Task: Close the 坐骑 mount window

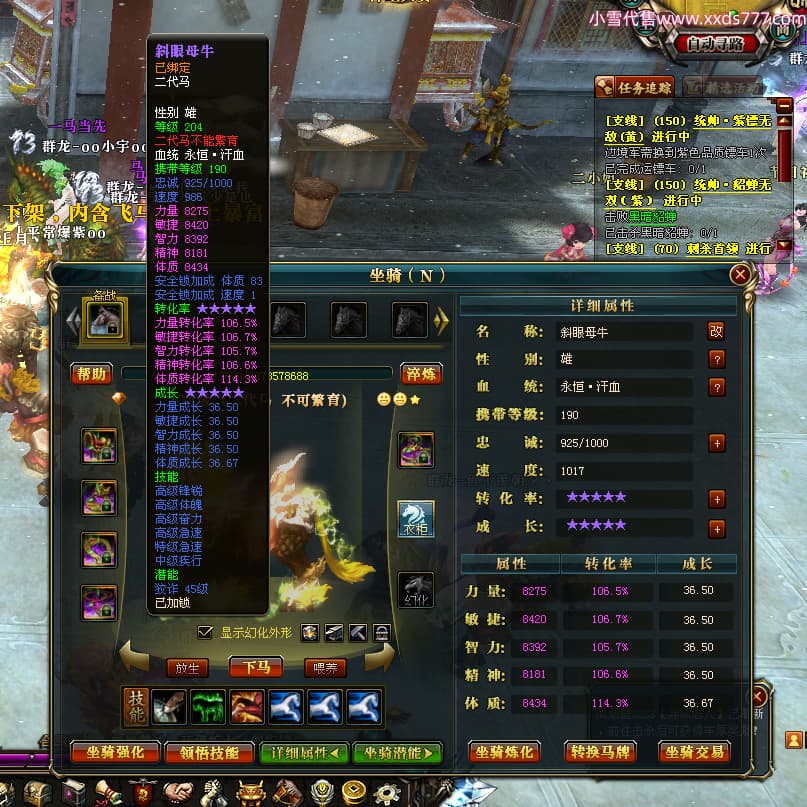Action: click(x=740, y=274)
